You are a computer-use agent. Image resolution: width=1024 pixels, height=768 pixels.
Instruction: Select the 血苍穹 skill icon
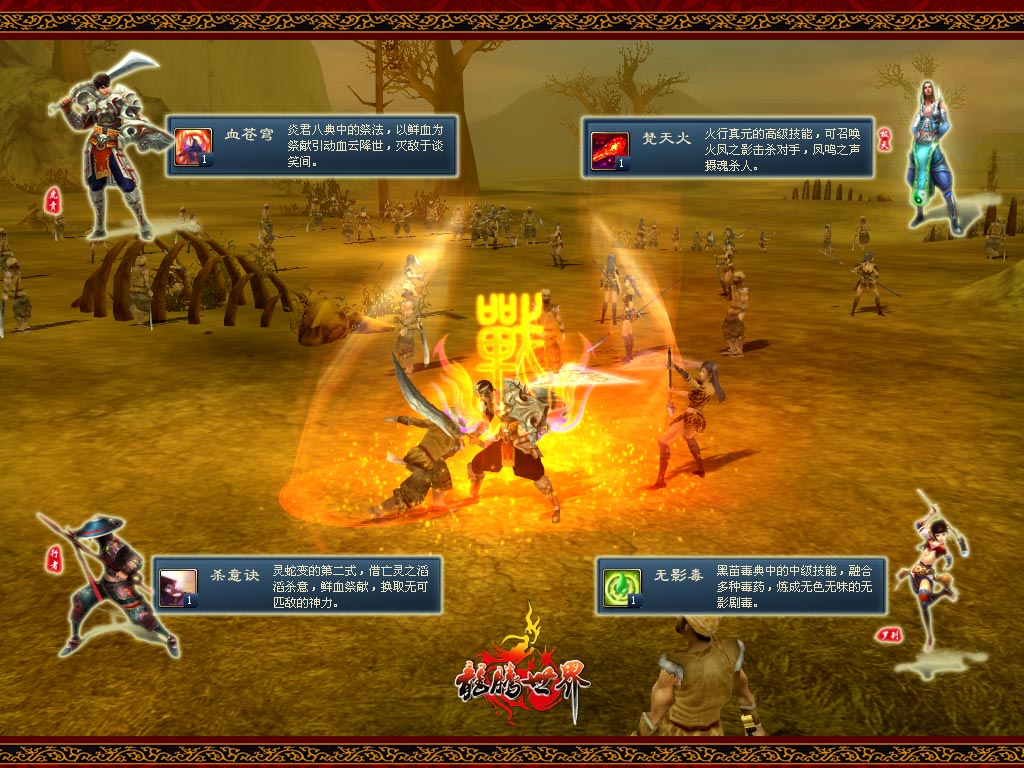tap(193, 146)
